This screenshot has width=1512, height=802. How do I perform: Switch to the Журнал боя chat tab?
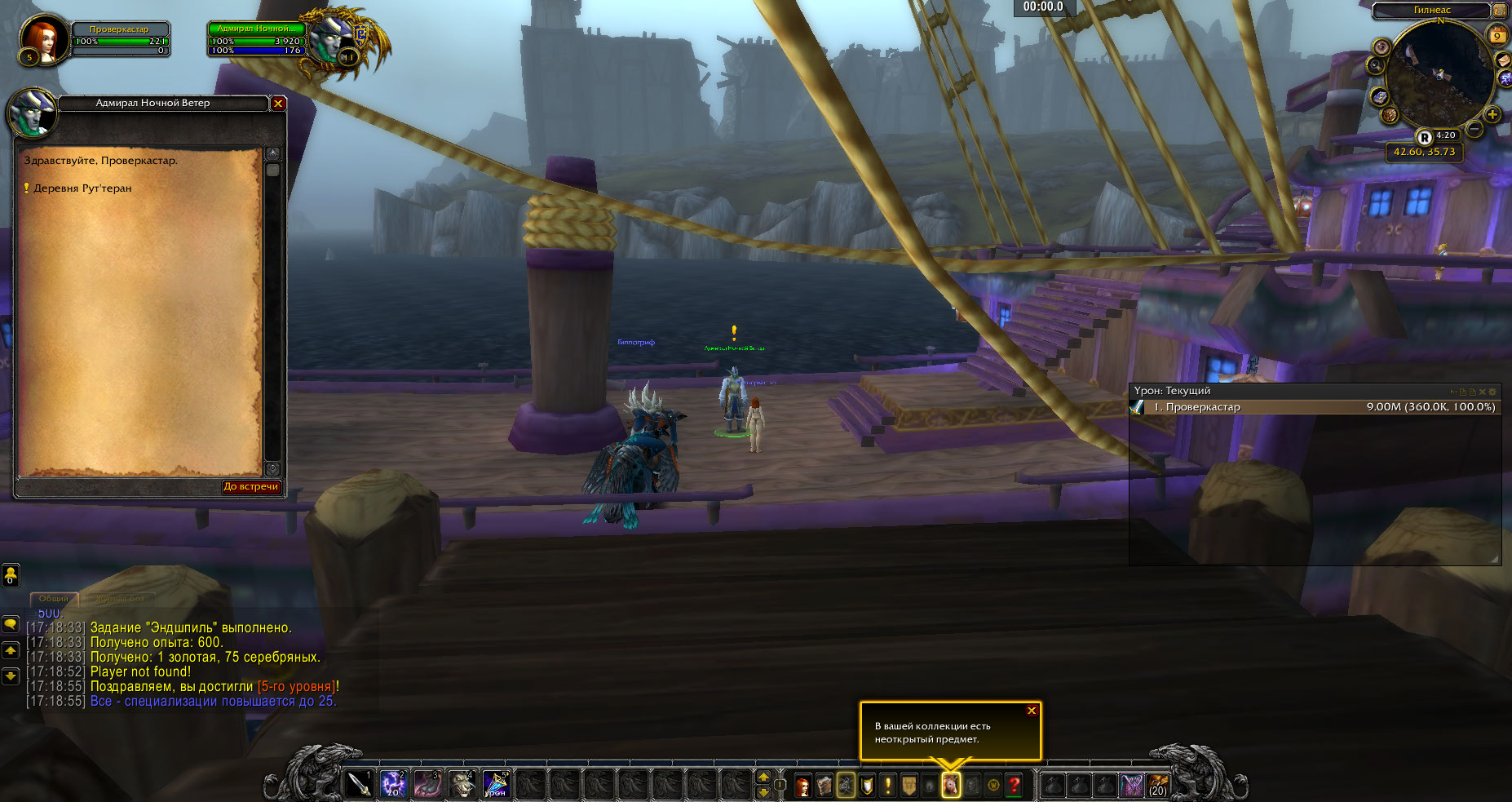coord(121,599)
